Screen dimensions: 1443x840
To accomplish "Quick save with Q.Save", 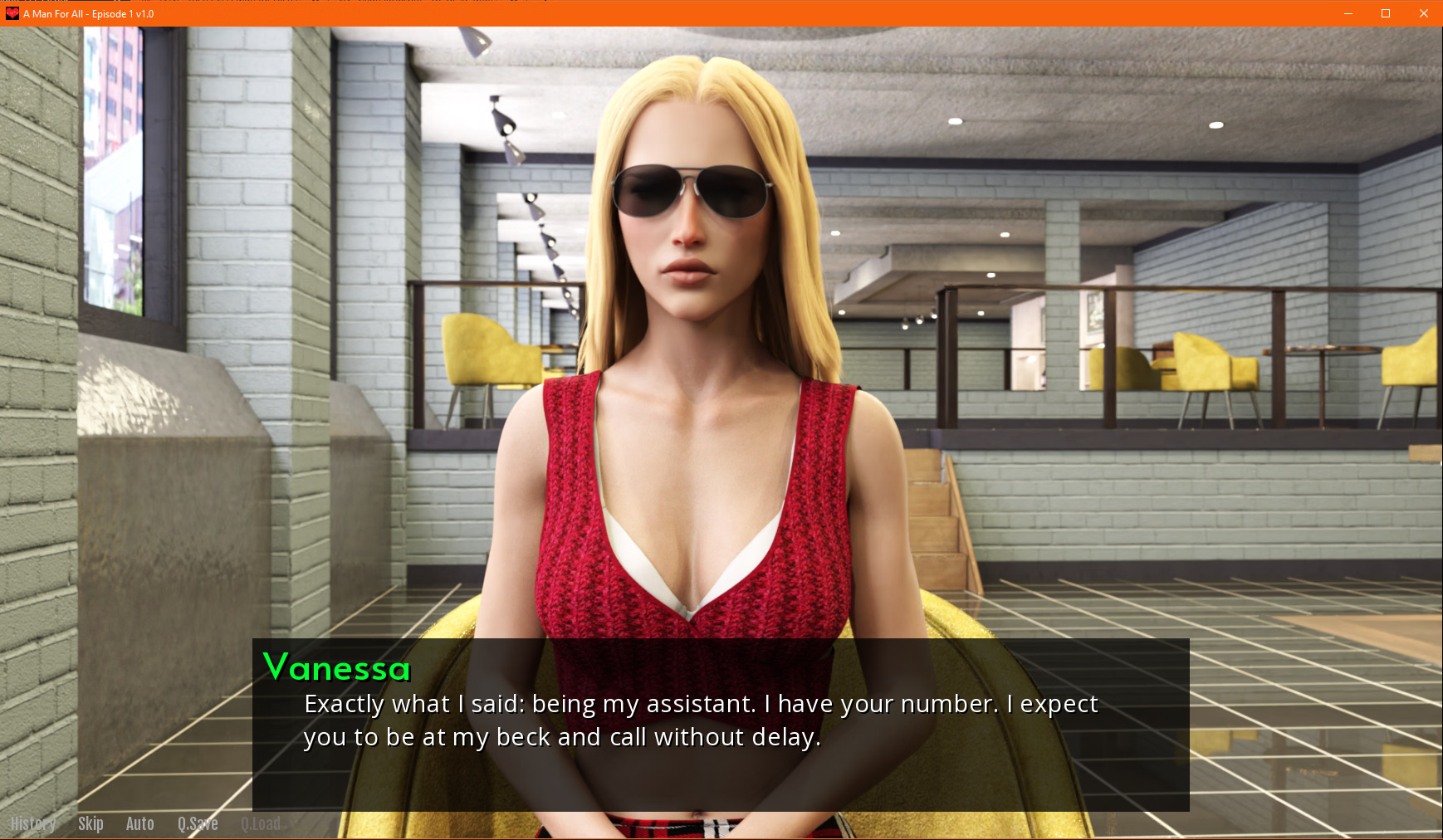I will 198,823.
